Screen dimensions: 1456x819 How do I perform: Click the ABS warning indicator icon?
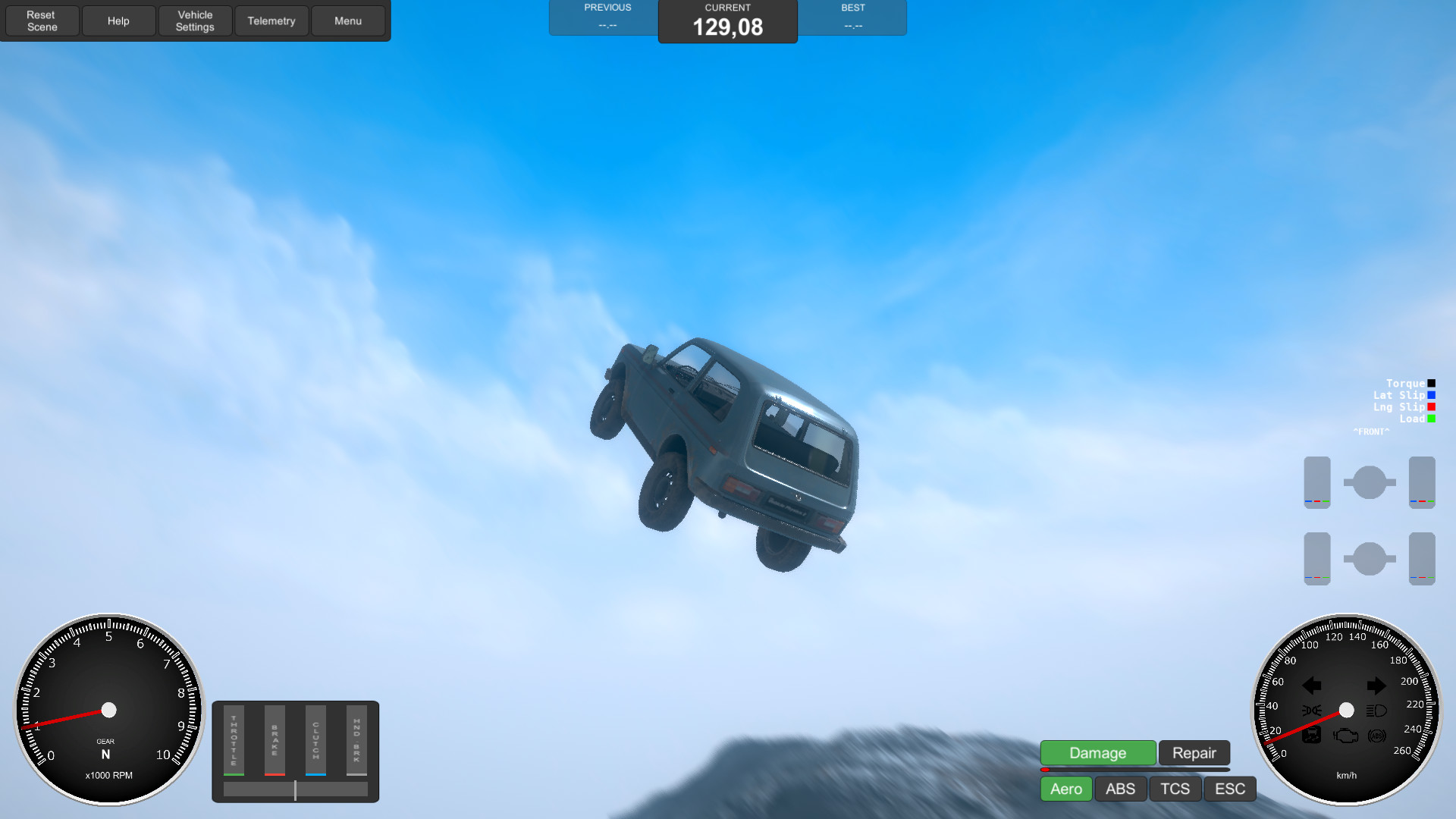(1377, 736)
